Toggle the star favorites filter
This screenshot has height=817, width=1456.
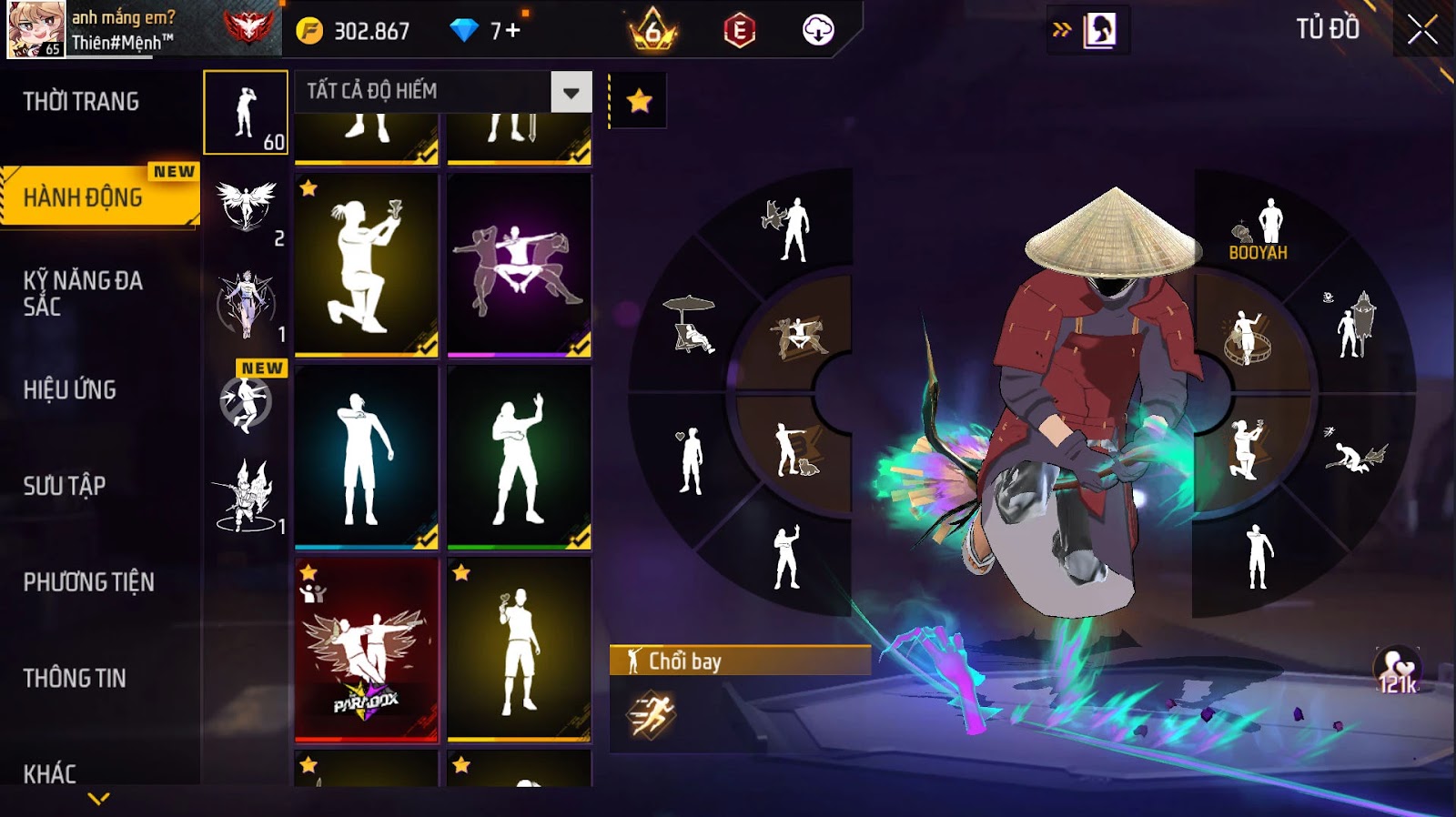[x=639, y=101]
